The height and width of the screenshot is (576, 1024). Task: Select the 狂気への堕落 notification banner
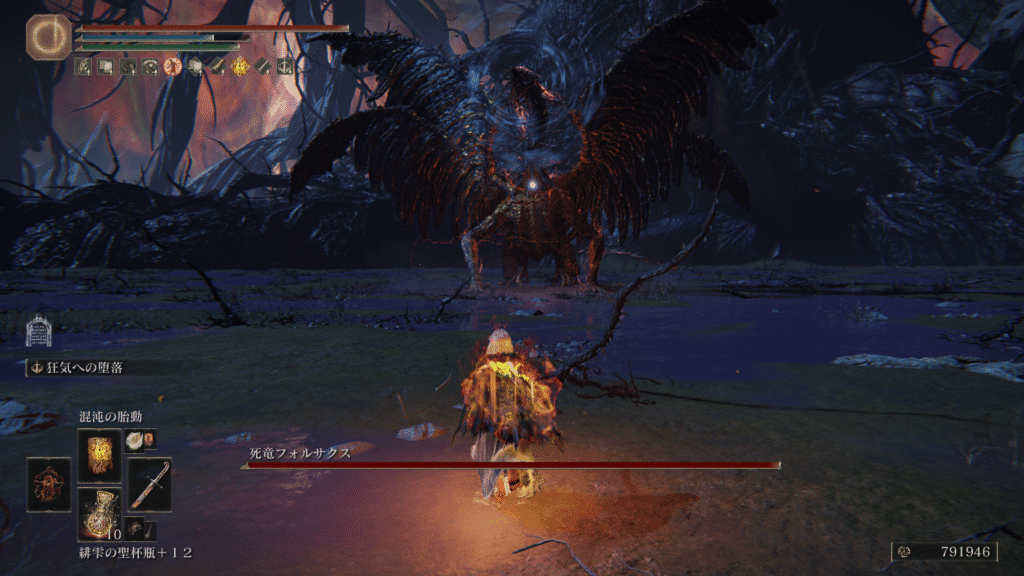pyautogui.click(x=90, y=367)
